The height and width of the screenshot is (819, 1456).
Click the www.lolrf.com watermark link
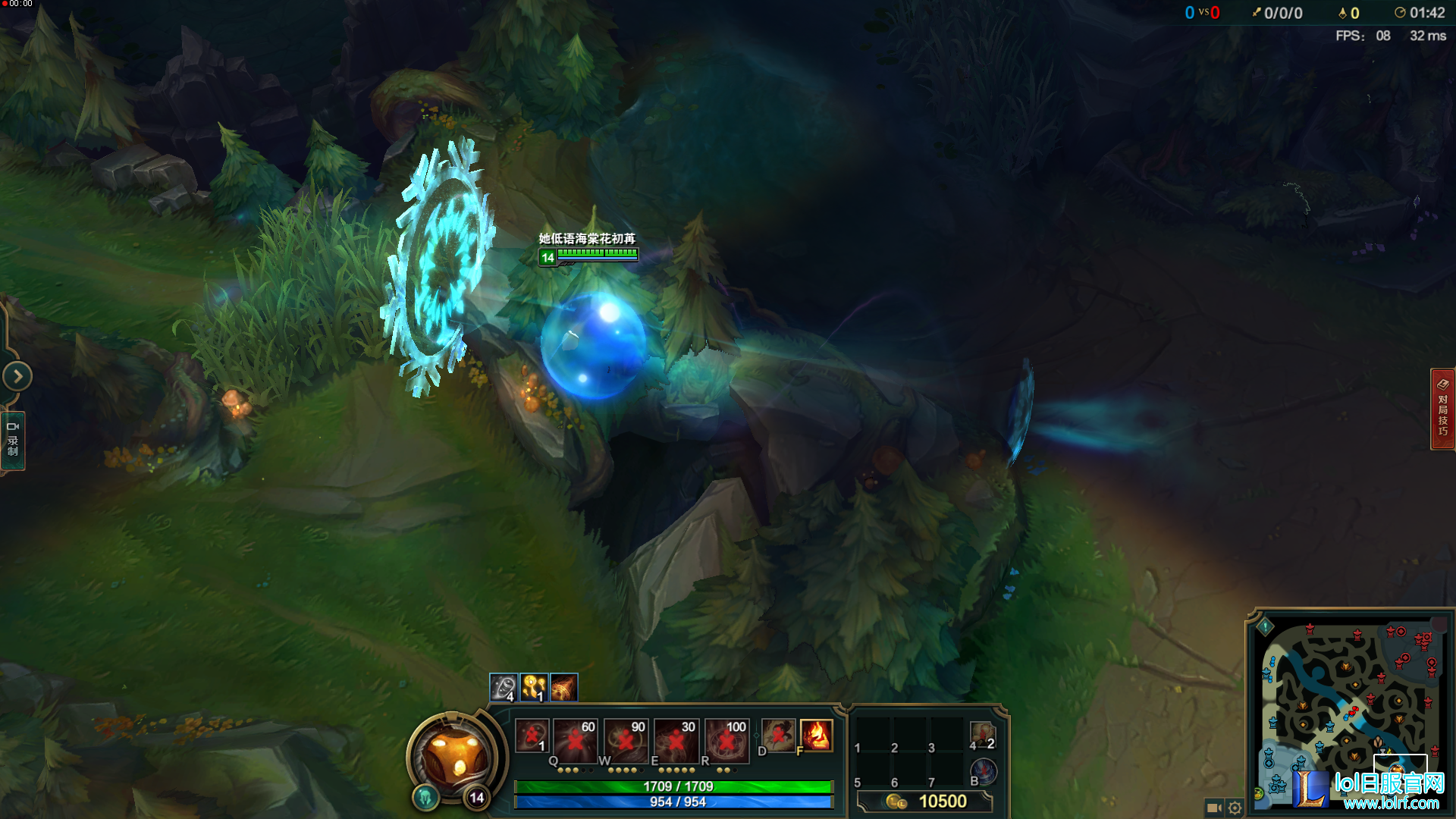click(1394, 802)
